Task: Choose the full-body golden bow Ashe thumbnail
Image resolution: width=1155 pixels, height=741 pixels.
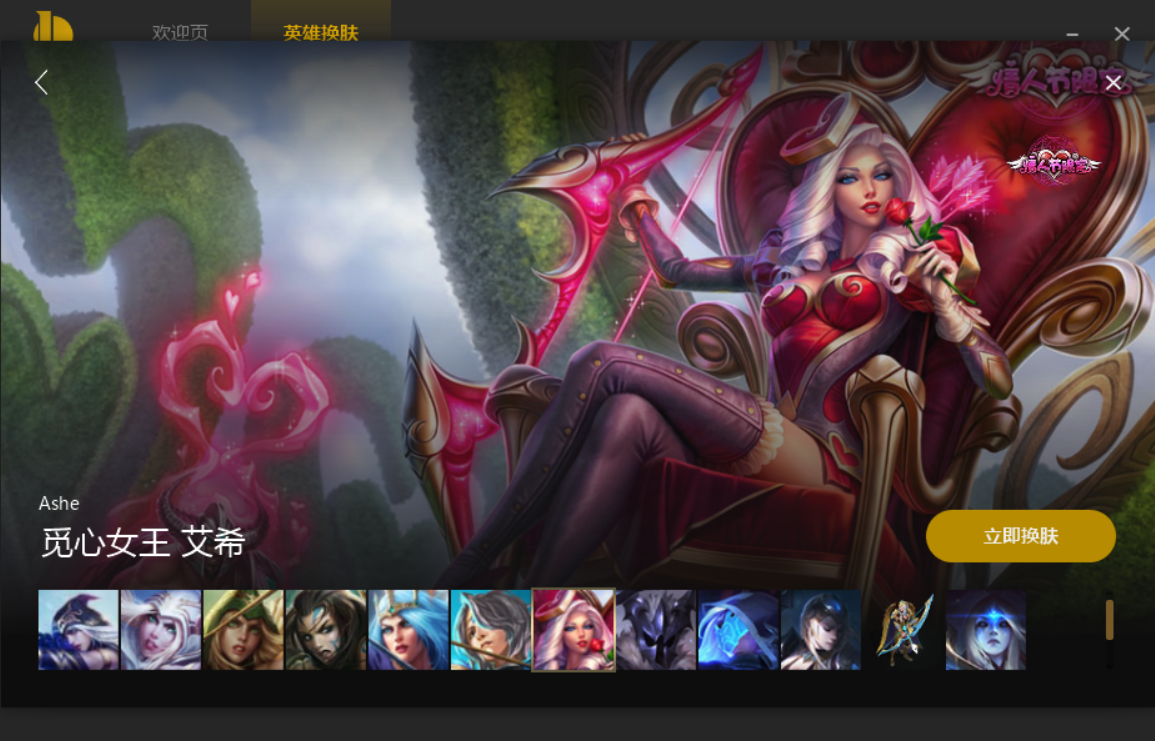Action: 903,629
